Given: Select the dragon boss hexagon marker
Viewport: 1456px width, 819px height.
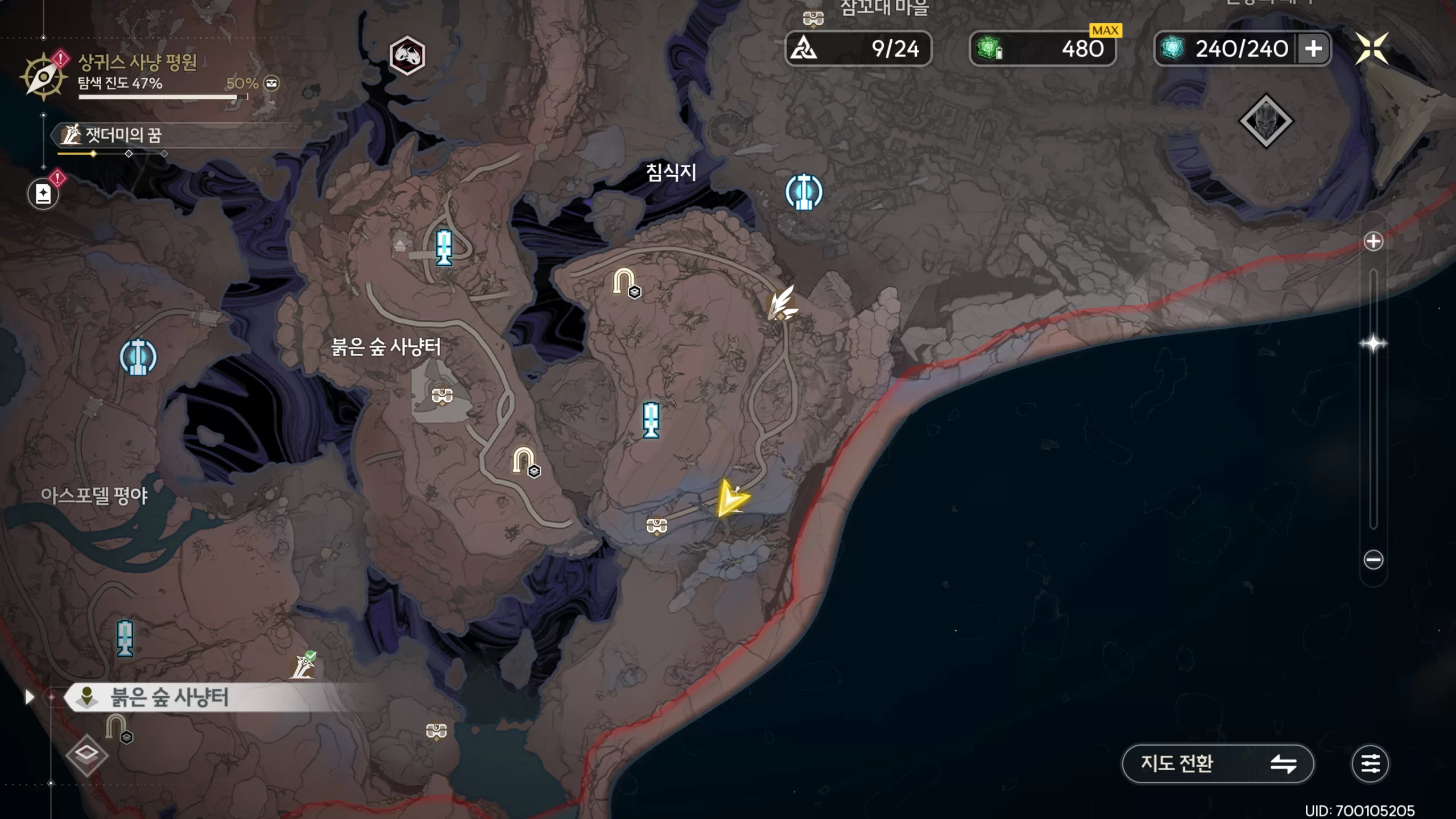Looking at the screenshot, I should pyautogui.click(x=407, y=55).
